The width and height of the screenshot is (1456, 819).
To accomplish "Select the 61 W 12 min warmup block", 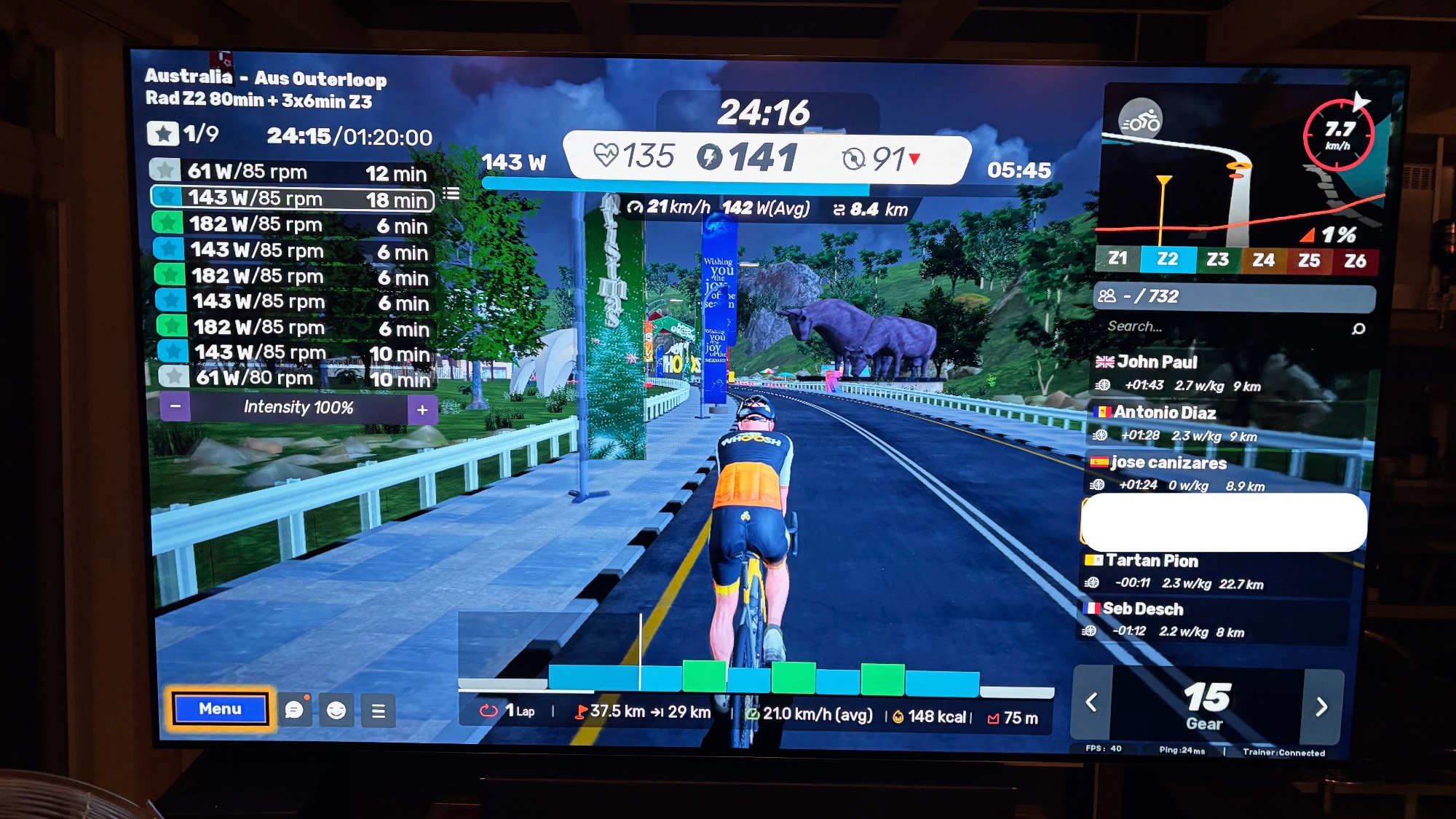I will coord(291,172).
